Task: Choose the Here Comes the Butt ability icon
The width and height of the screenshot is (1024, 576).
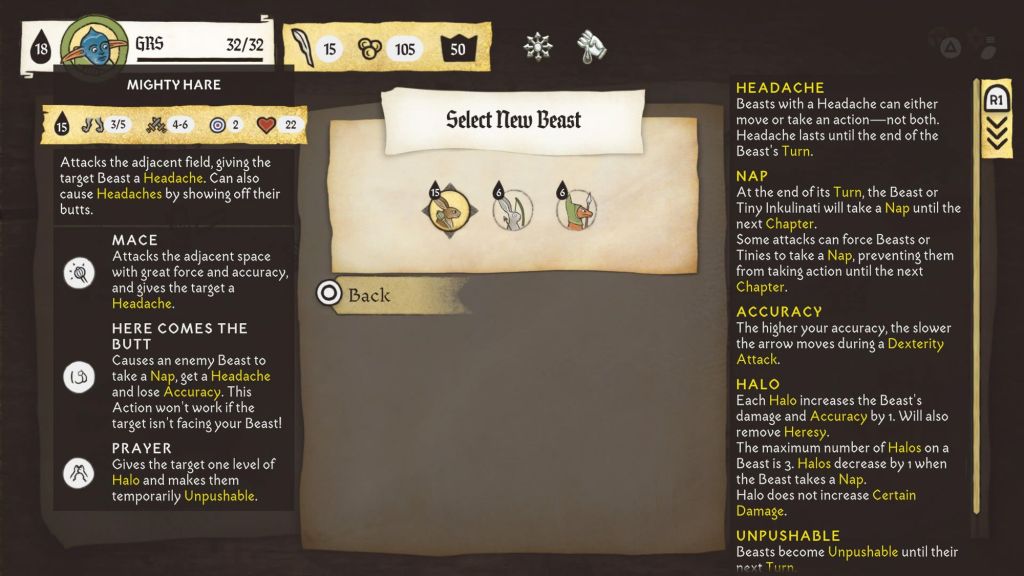Action: [x=79, y=376]
